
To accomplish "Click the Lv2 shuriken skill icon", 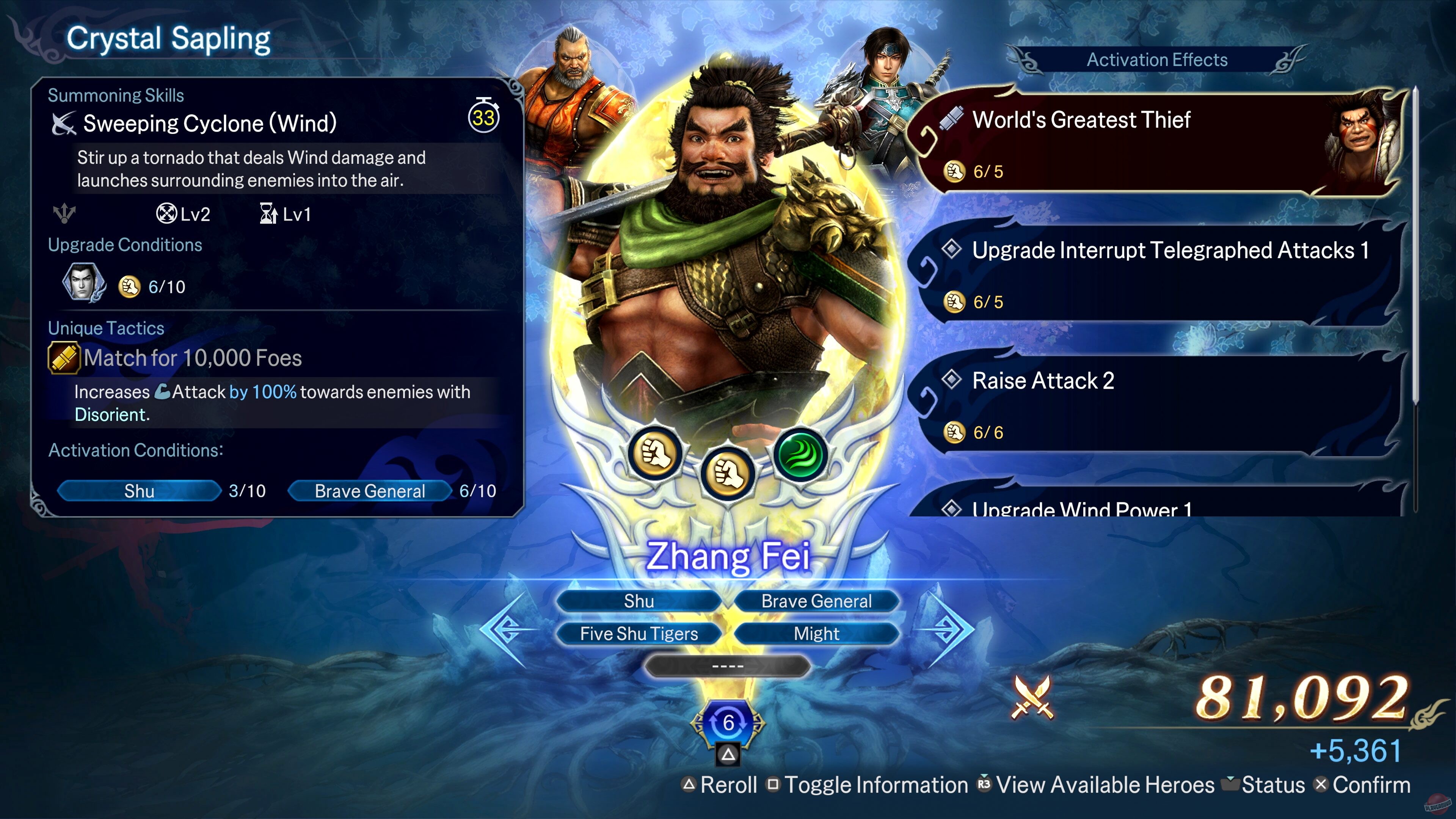I will (x=167, y=213).
